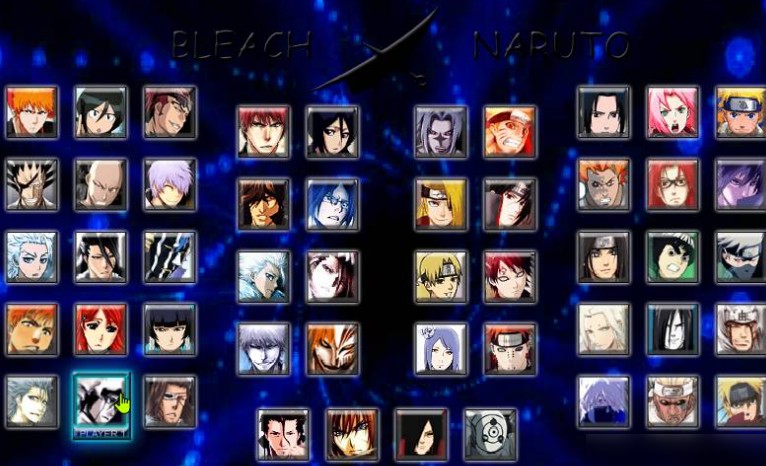The height and width of the screenshot is (466, 766).
Task: Pick Rock Lee on the green tile
Action: 672,257
